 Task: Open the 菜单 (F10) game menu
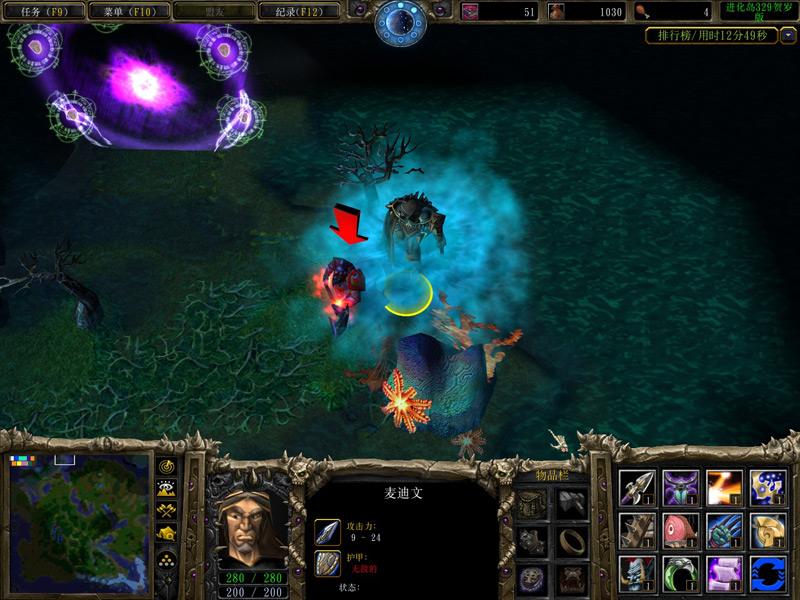pos(126,12)
